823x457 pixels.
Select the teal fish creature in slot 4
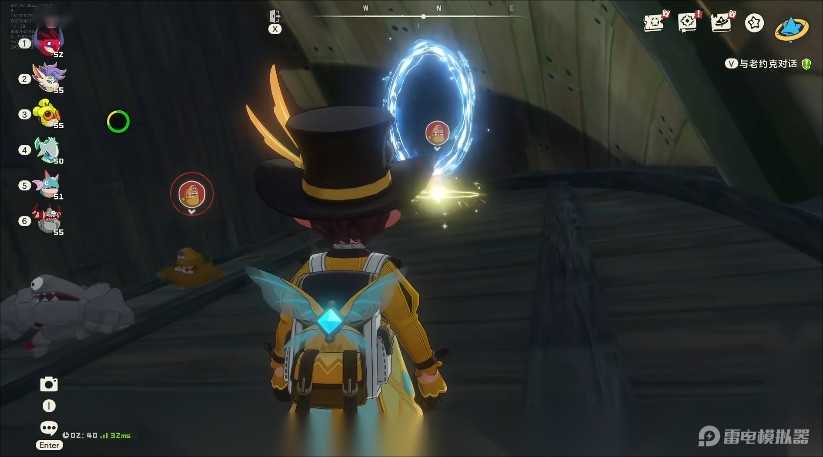(46, 149)
